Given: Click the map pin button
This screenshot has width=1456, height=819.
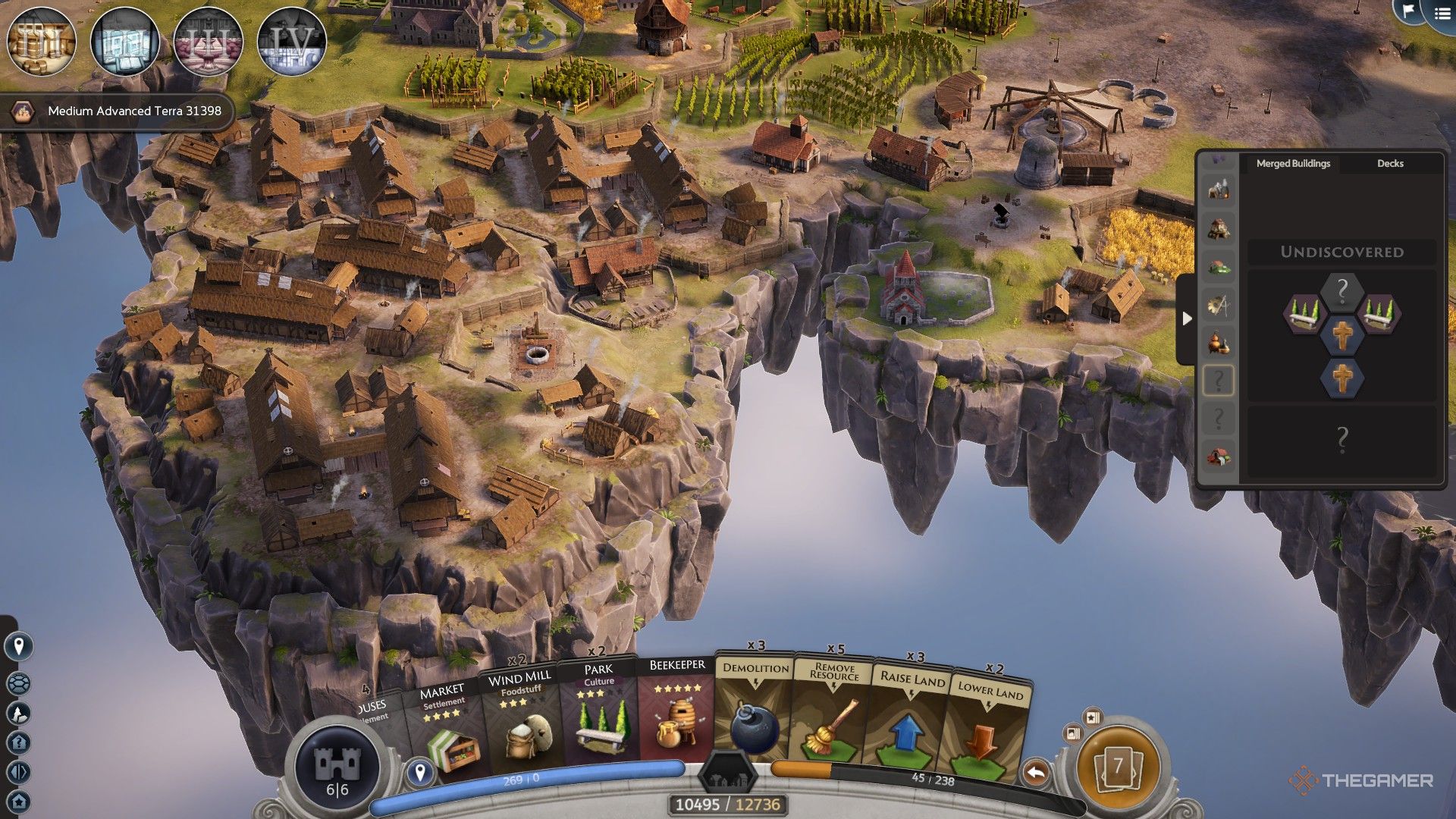Looking at the screenshot, I should [x=19, y=646].
